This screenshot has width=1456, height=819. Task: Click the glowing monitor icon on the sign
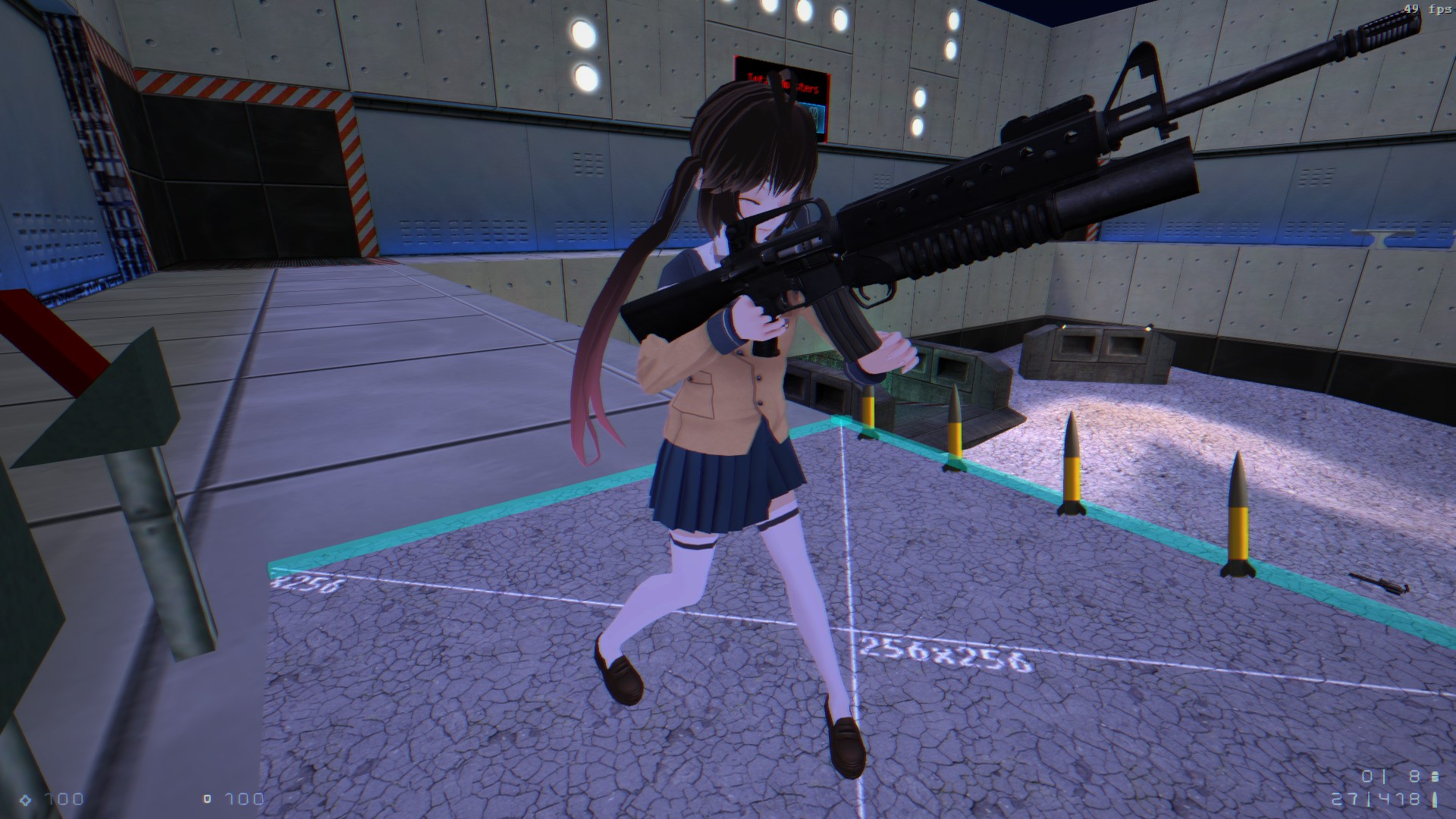pyautogui.click(x=815, y=118)
